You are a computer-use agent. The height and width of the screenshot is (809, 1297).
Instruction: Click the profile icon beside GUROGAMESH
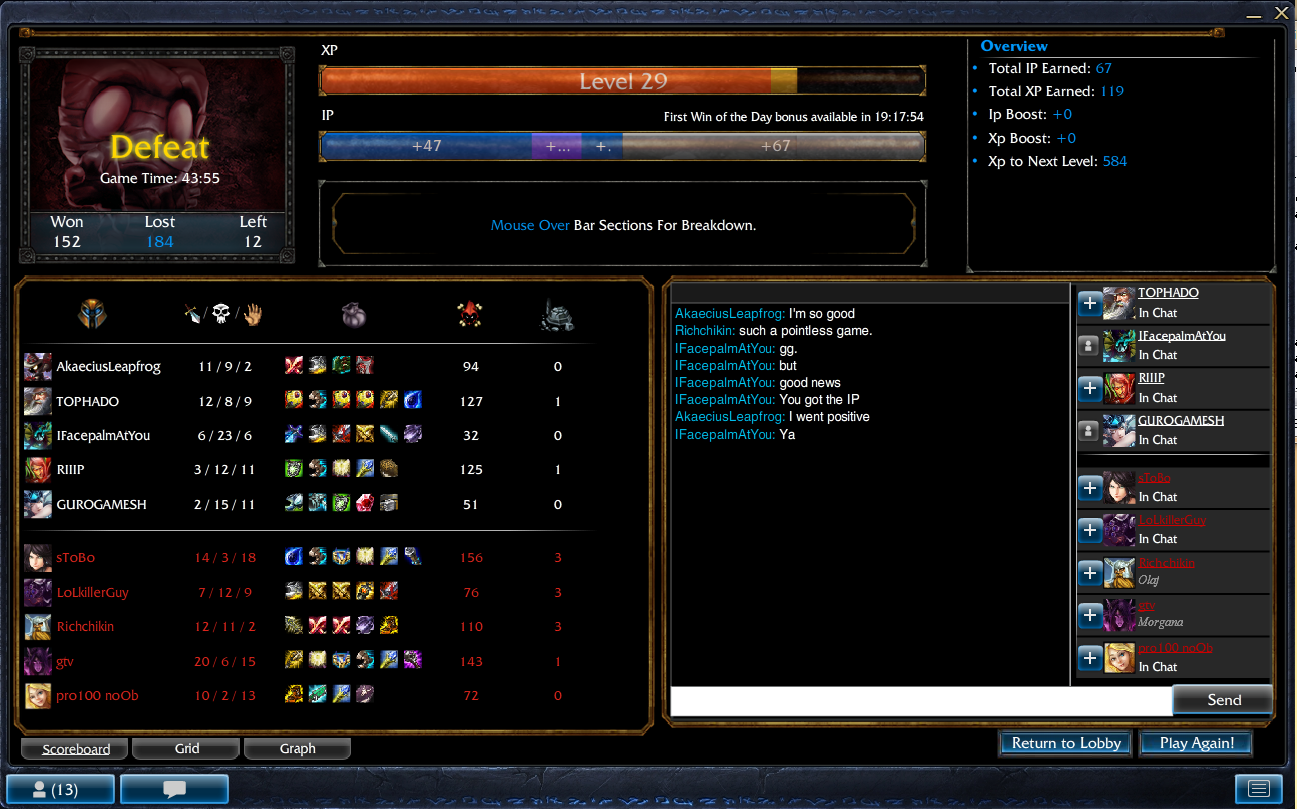(x=1090, y=431)
